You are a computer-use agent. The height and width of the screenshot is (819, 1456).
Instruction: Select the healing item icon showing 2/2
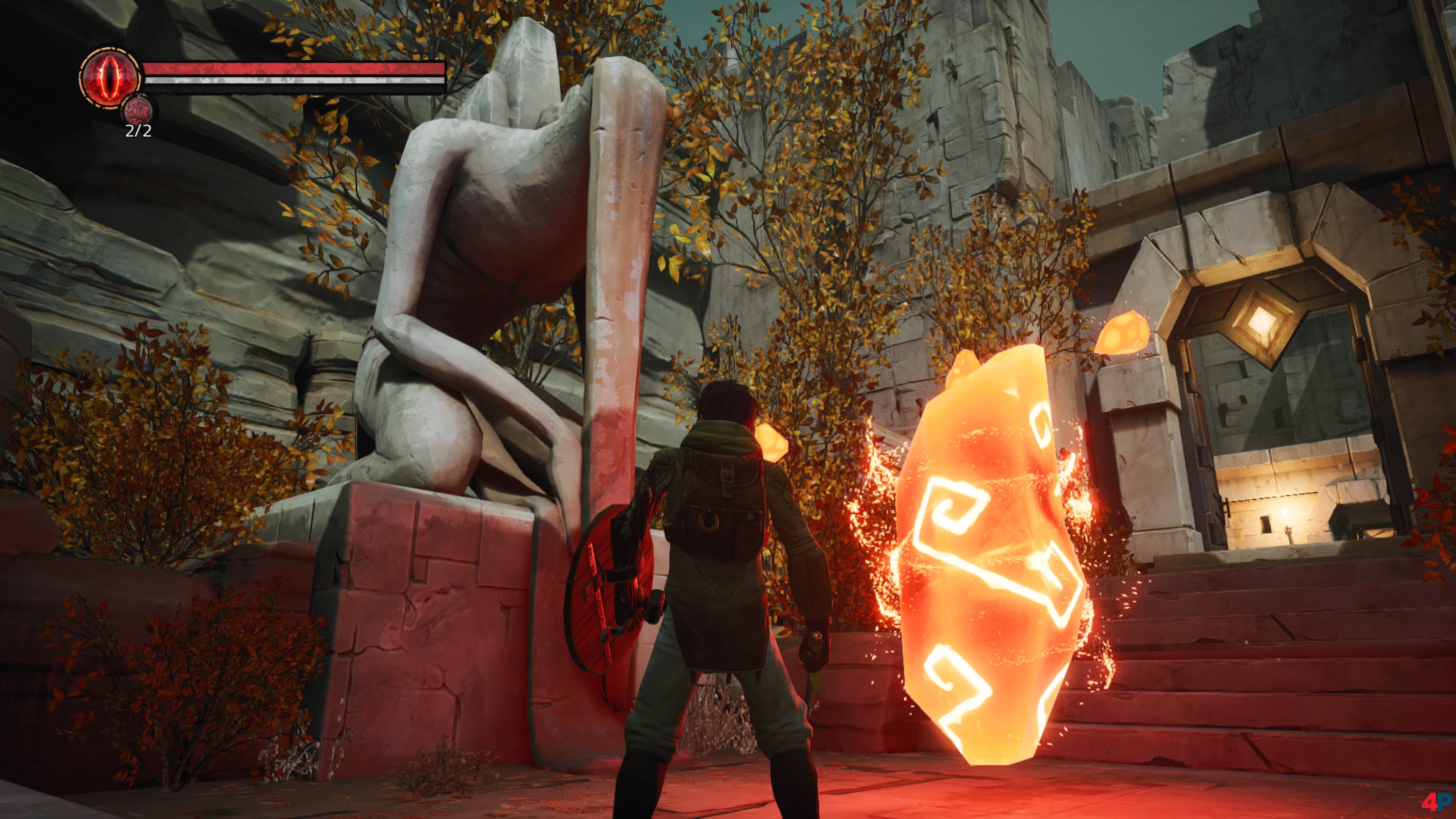137,110
